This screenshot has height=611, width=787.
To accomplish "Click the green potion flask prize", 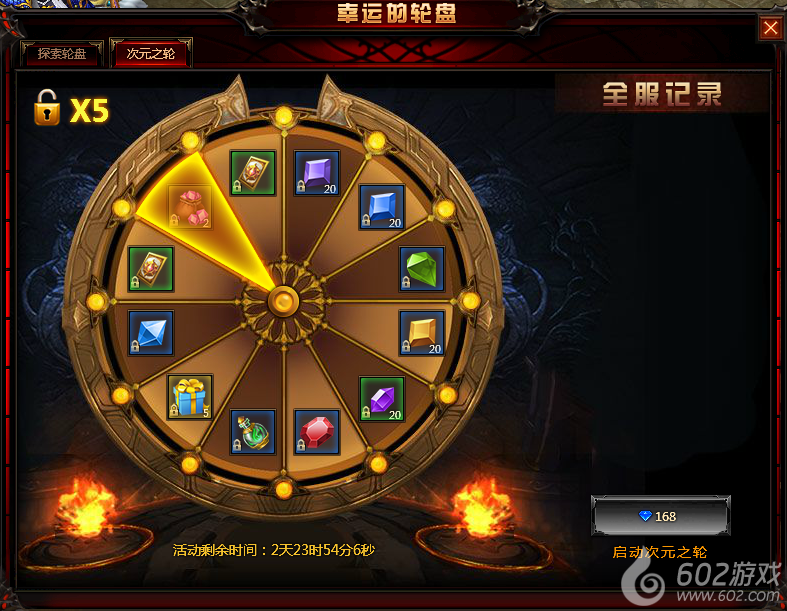I will [x=253, y=432].
